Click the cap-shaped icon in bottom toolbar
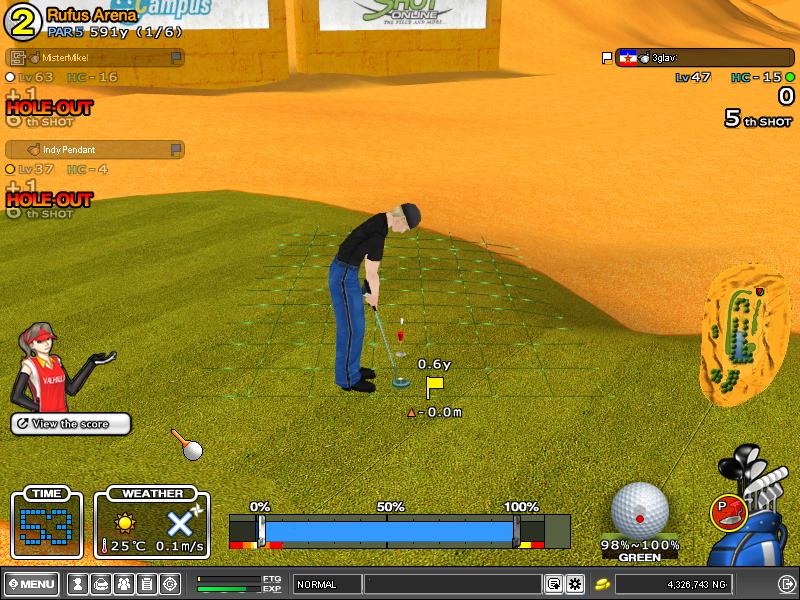This screenshot has width=800, height=600. 99,584
